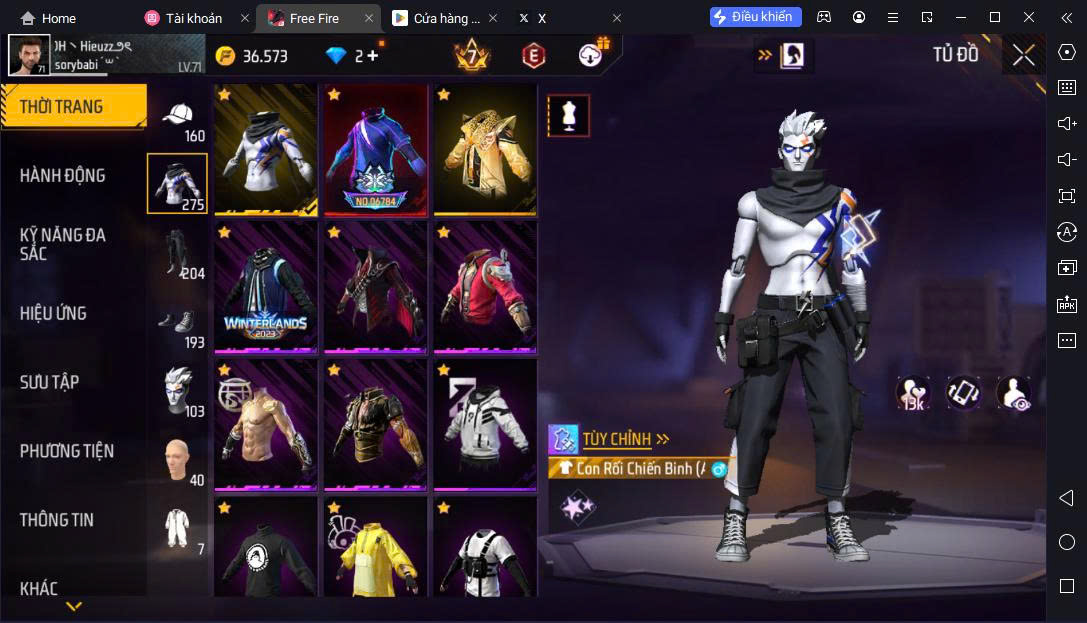Switch to Kỹ Năng Đa Sắc section
This screenshot has height=623, width=1087.
(x=62, y=244)
